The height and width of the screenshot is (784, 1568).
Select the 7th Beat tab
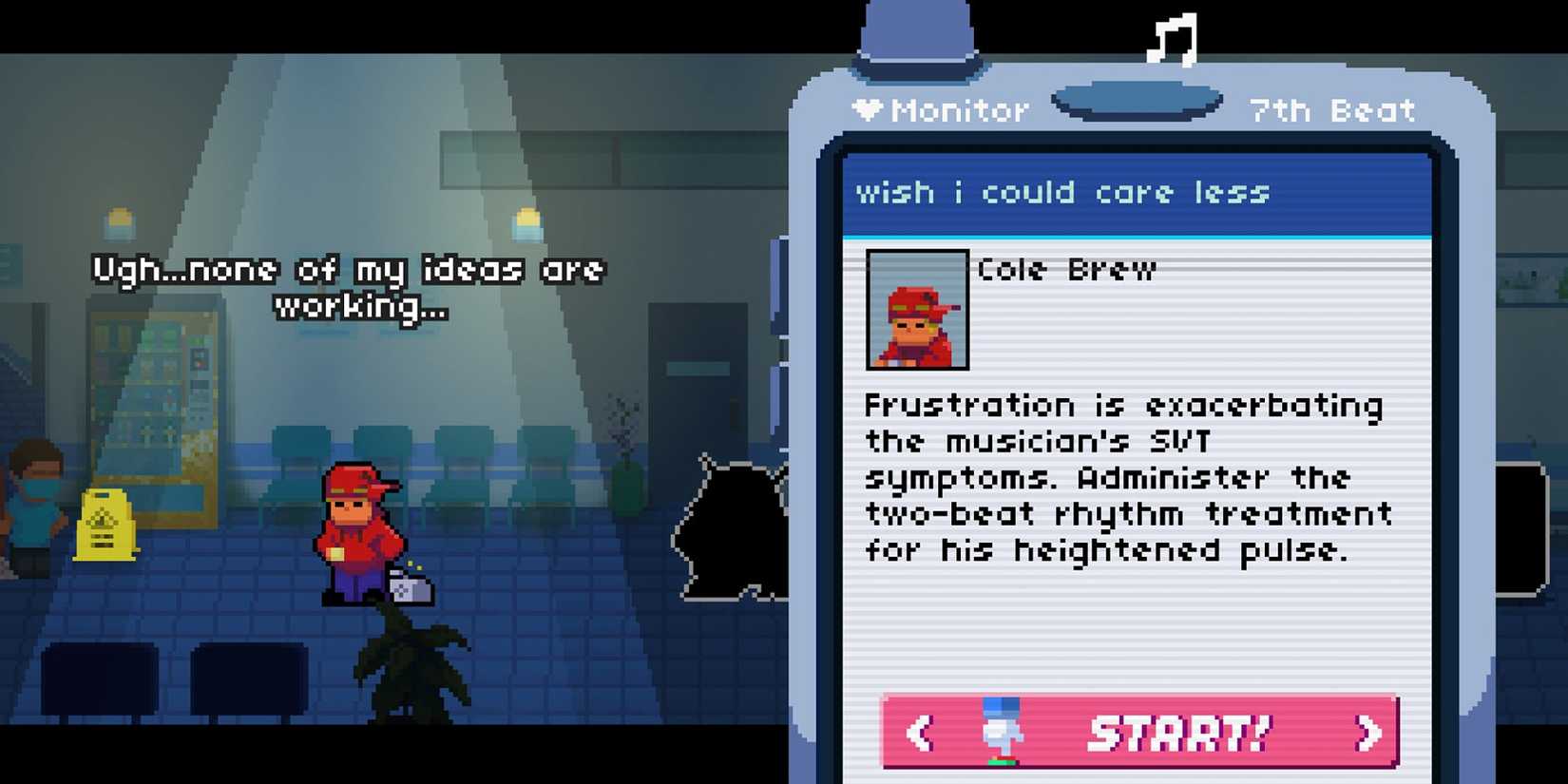pyautogui.click(x=1330, y=109)
